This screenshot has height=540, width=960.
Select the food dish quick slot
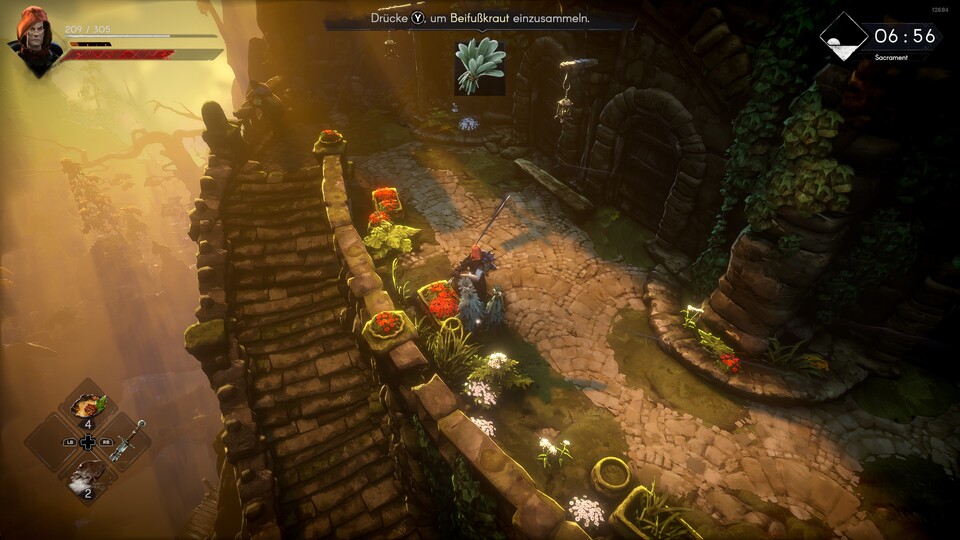coord(88,405)
